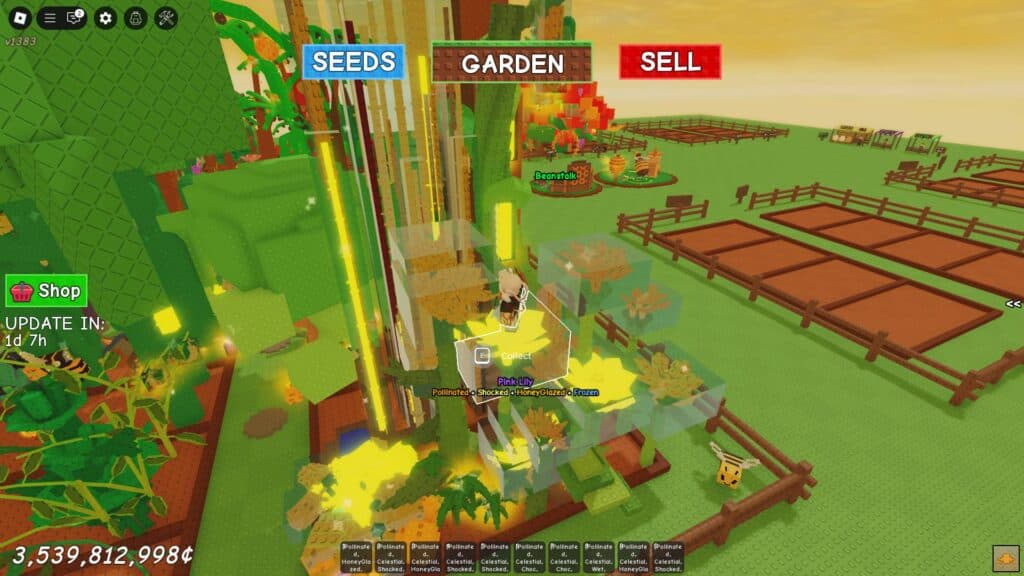Open the hammer and wrench tools icon
This screenshot has height=576, width=1024.
pos(166,18)
